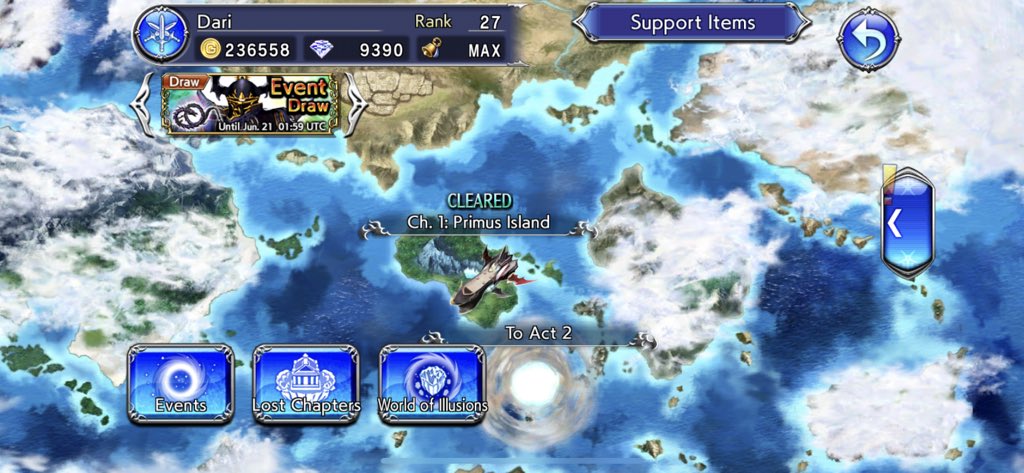The height and width of the screenshot is (473, 1024).
Task: Open the Events portal
Action: [x=180, y=382]
